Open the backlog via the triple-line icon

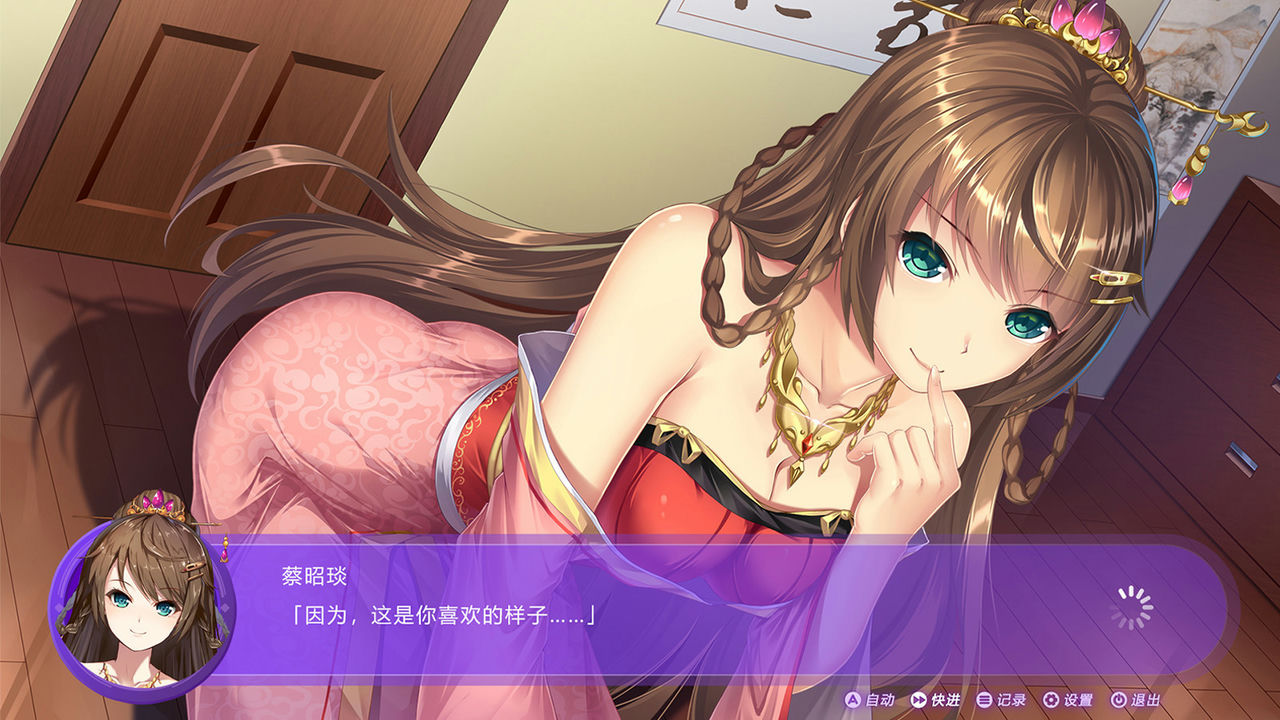(x=983, y=701)
